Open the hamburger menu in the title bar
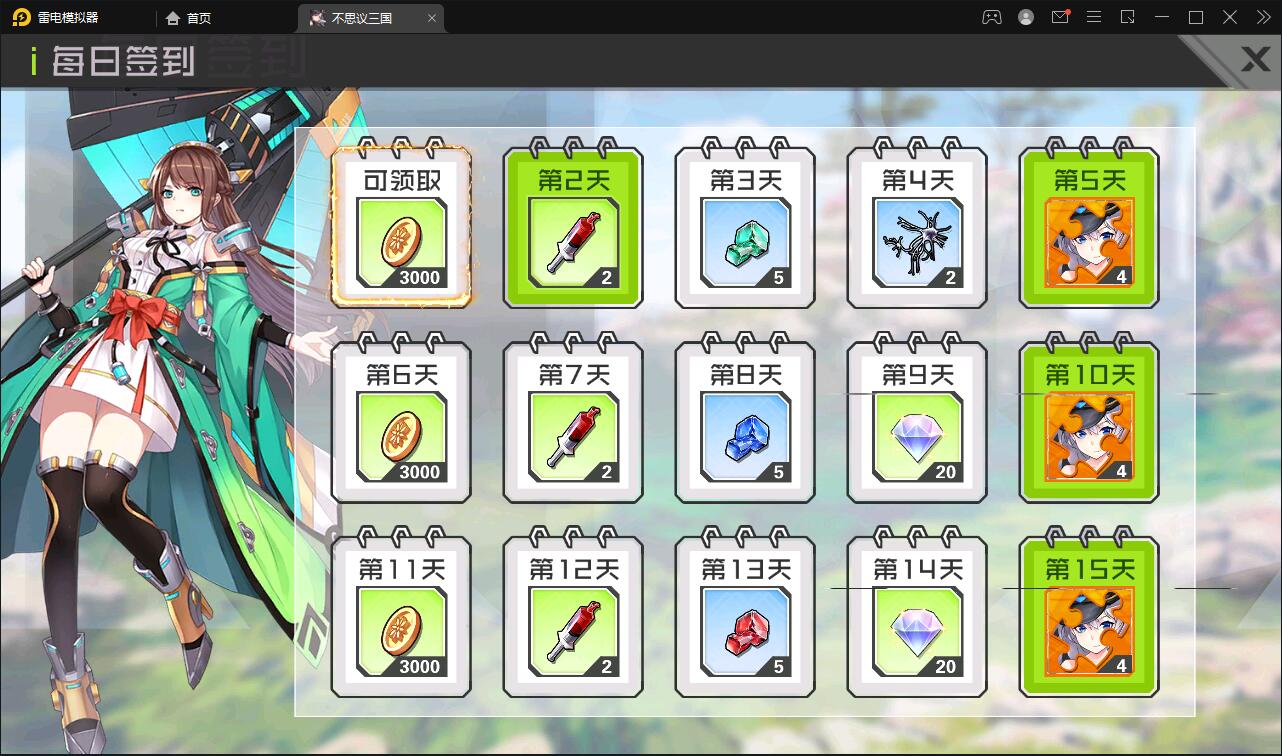Viewport: 1282px width, 756px height. pos(1094,17)
